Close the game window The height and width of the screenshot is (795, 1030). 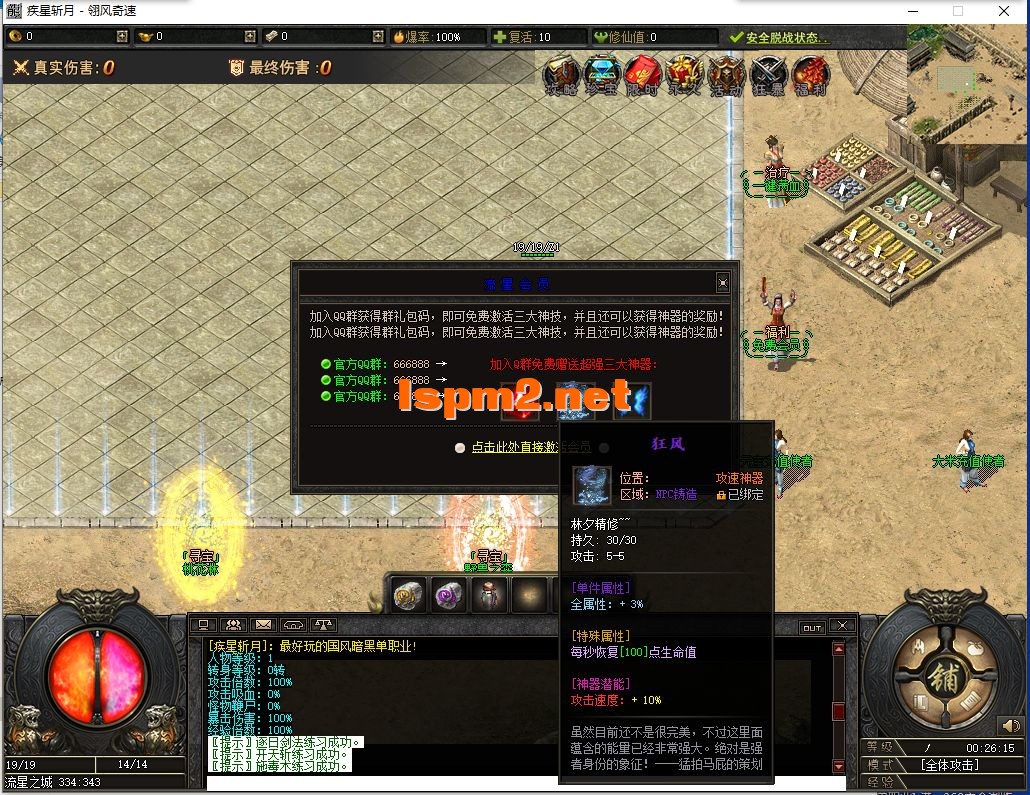(x=1004, y=11)
